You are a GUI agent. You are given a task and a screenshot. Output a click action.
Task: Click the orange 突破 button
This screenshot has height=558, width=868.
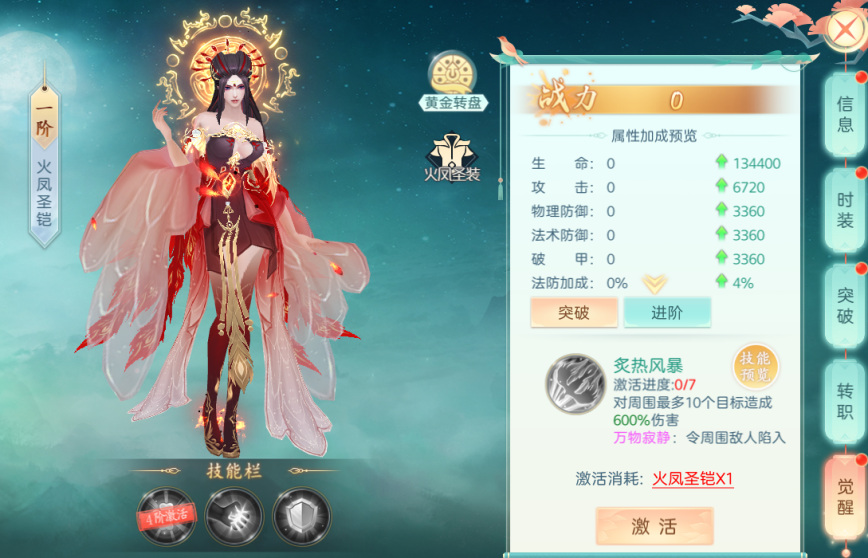tap(574, 313)
